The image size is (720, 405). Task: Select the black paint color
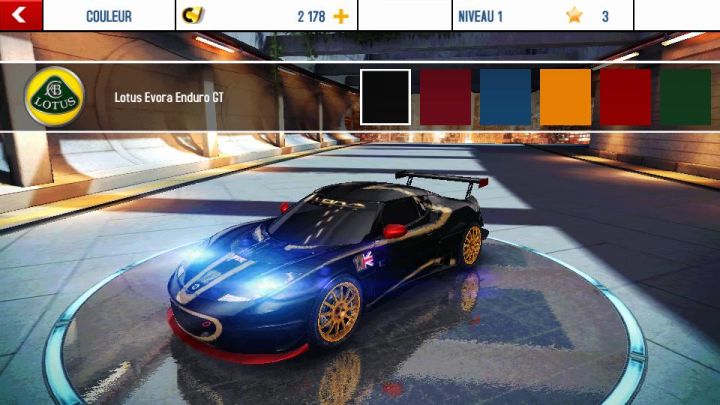(x=385, y=97)
